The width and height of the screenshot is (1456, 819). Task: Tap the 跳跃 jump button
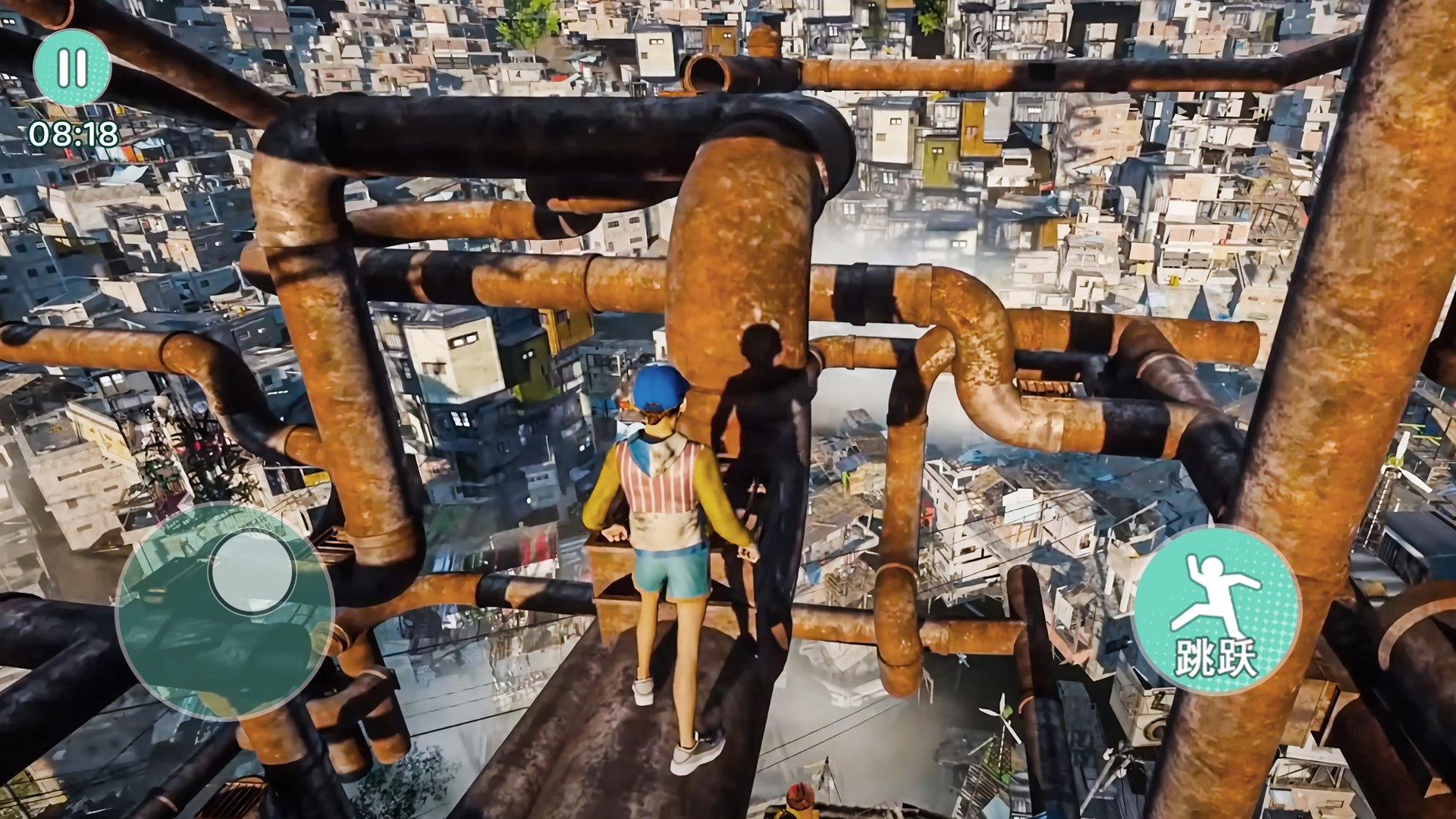point(1216,610)
